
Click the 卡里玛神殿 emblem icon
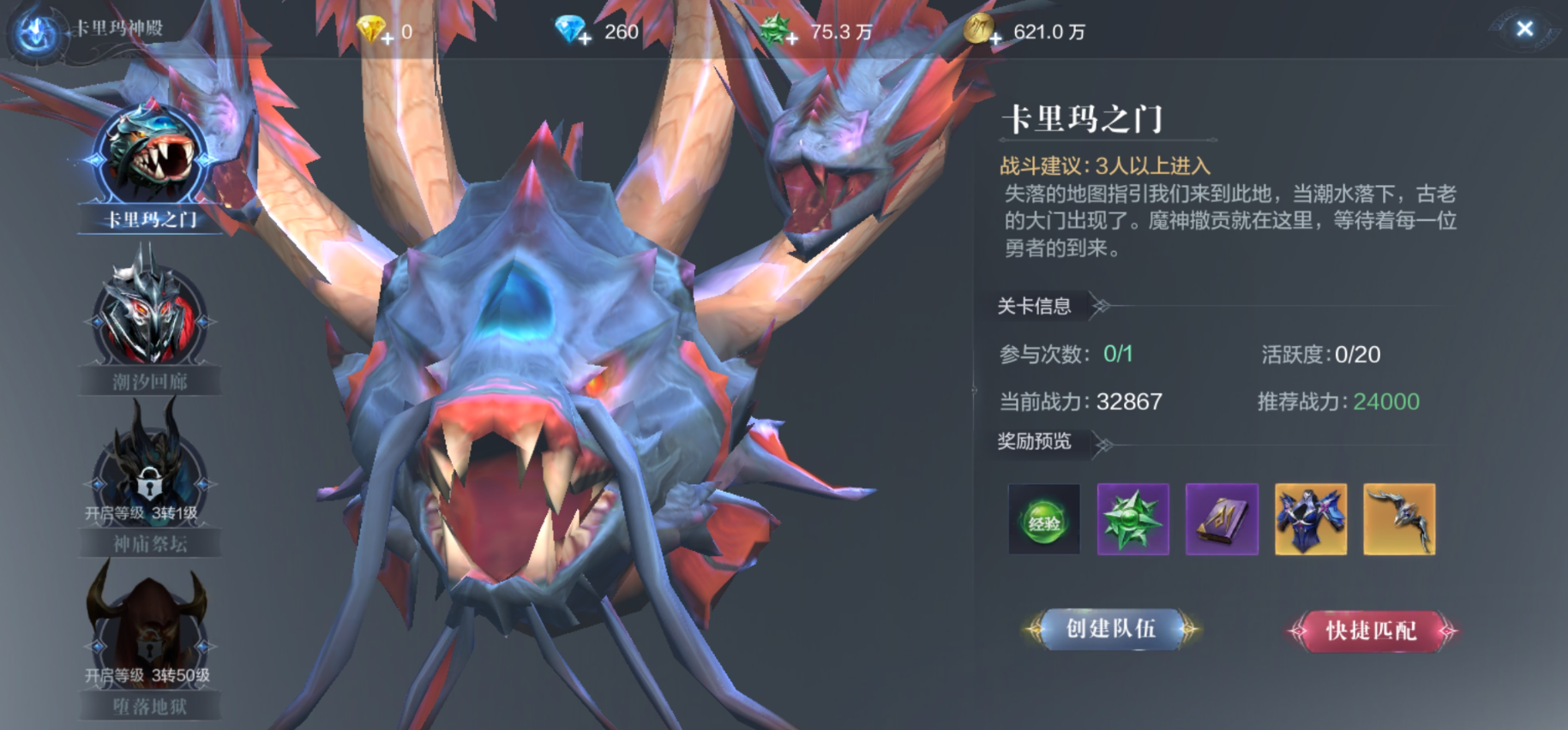36,33
